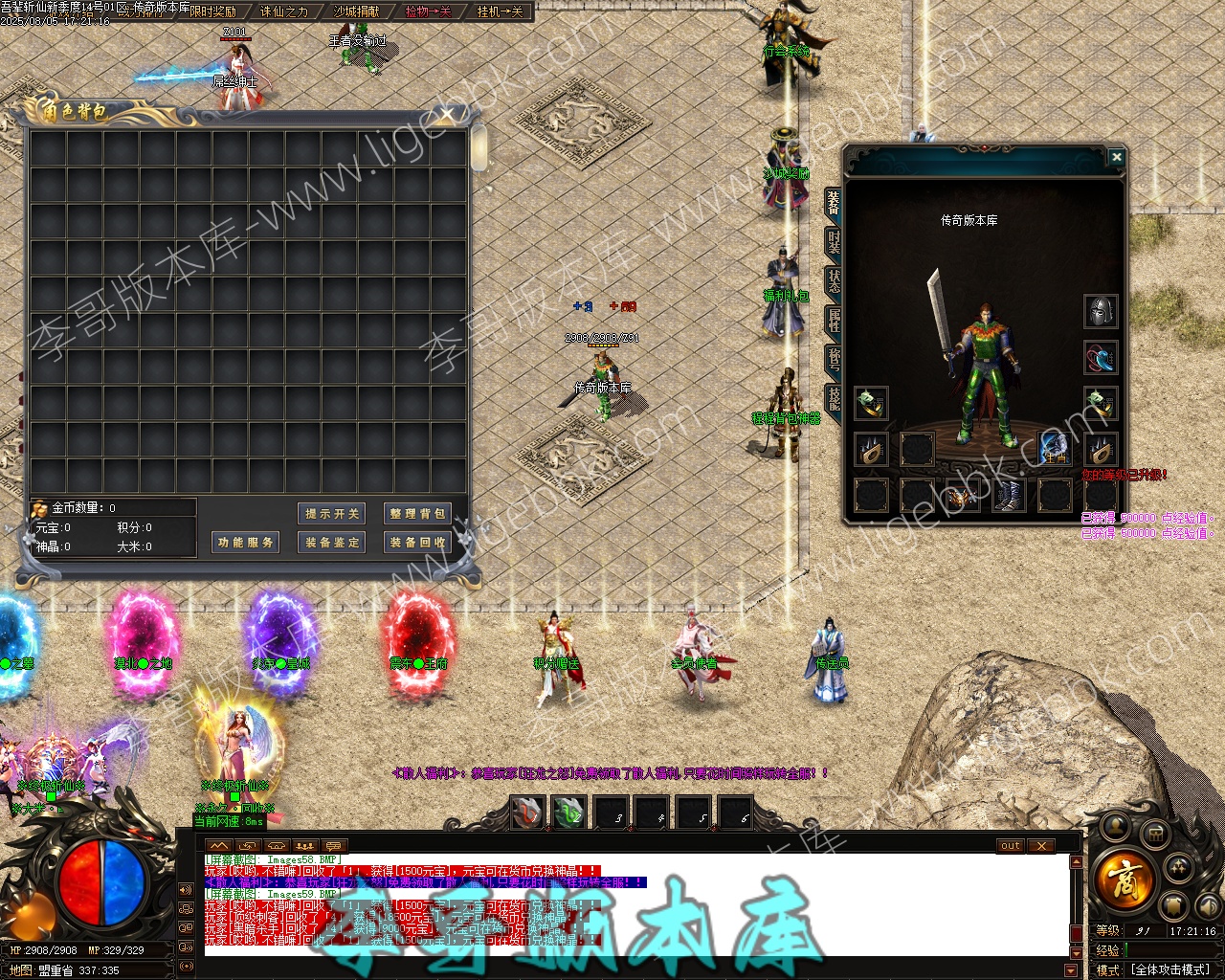
Task: Click the 装备回收 recycle button
Action: pos(416,543)
